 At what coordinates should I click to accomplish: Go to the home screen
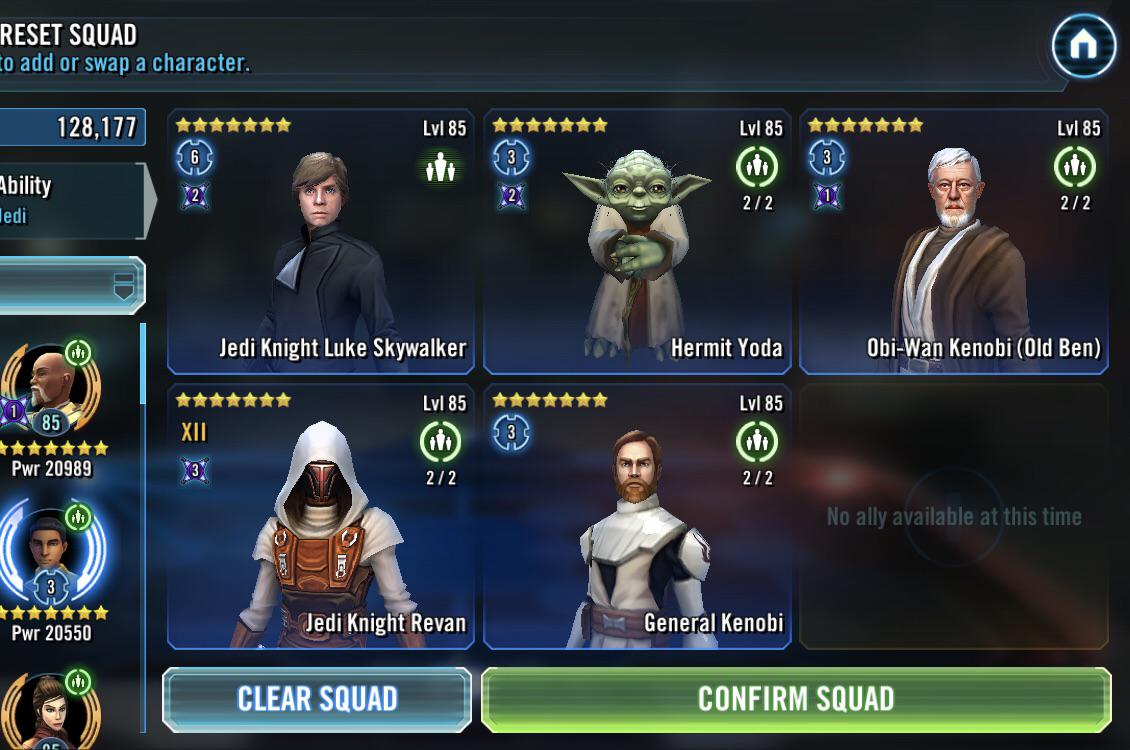click(1084, 45)
